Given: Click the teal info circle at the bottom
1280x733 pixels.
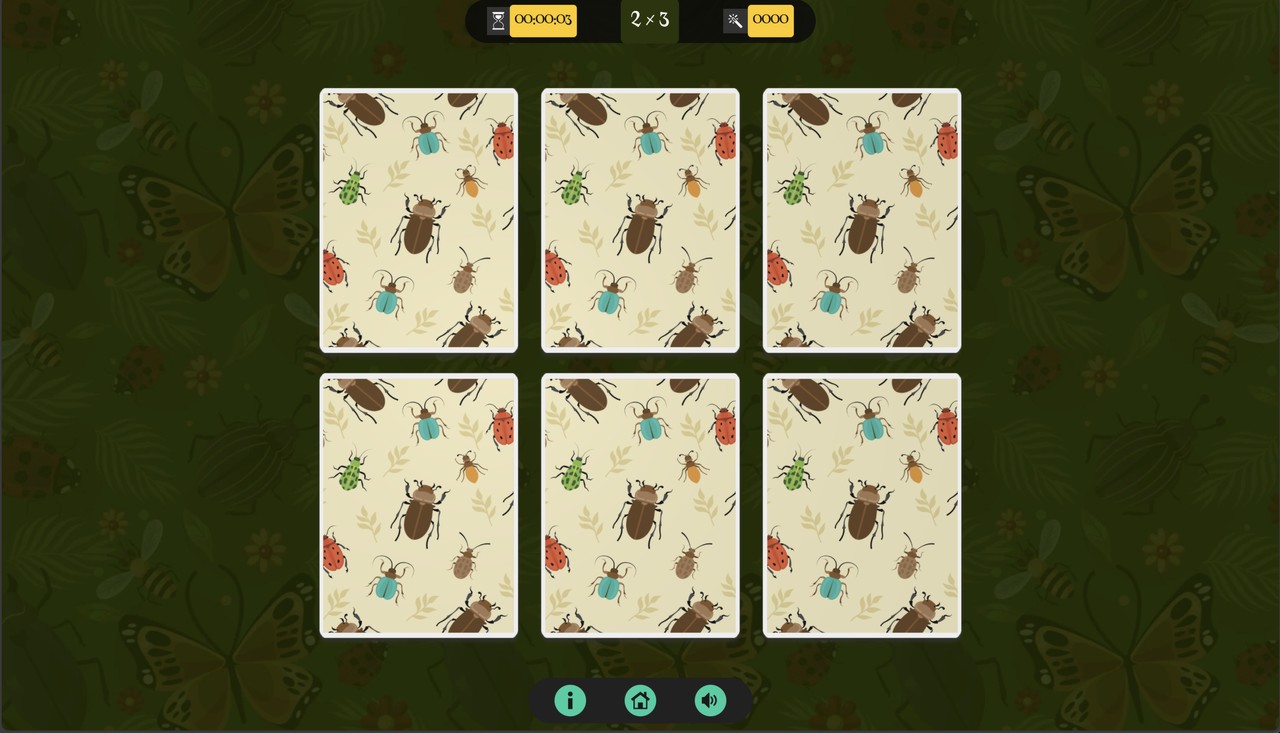Looking at the screenshot, I should (570, 700).
